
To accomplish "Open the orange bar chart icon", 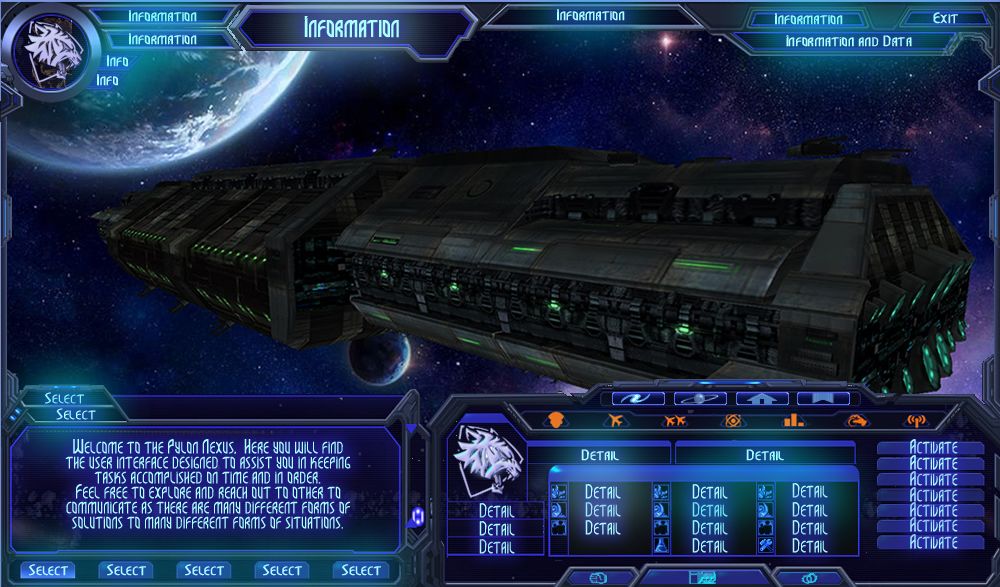I will point(794,420).
